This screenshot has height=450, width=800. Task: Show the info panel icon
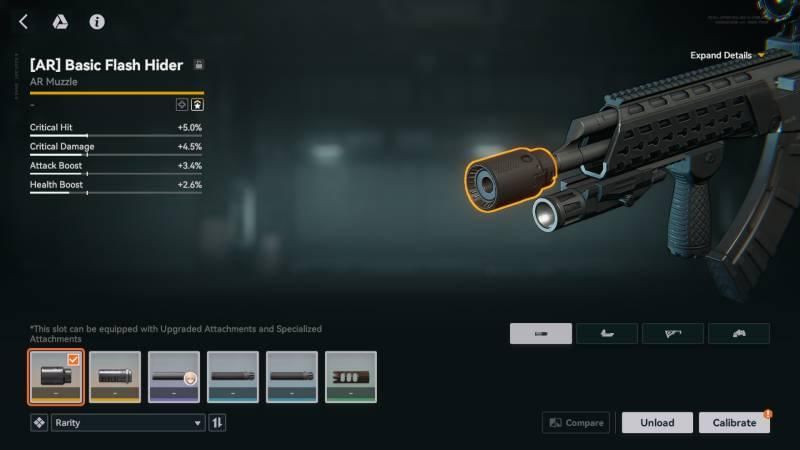tap(97, 21)
